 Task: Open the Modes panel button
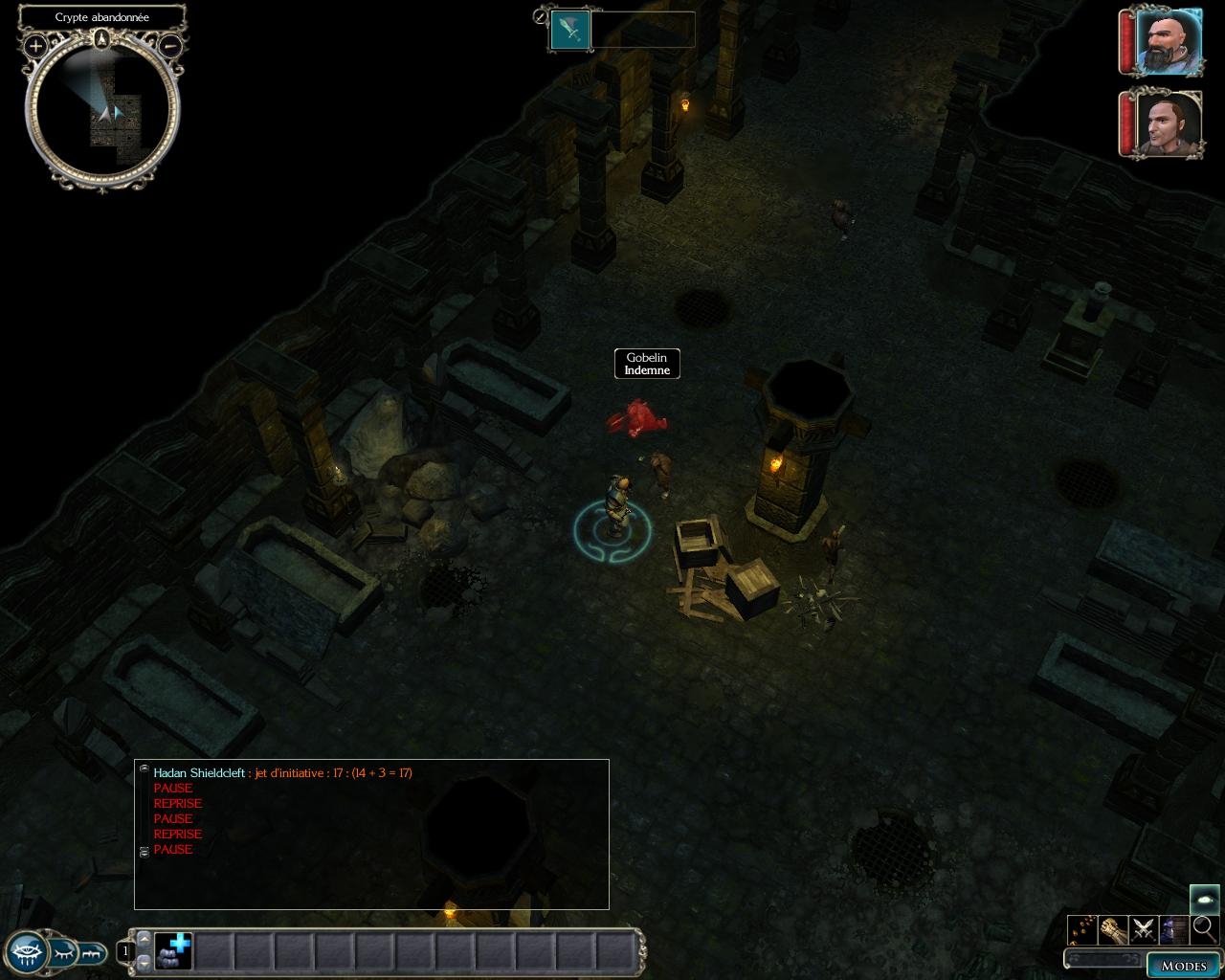[1183, 965]
